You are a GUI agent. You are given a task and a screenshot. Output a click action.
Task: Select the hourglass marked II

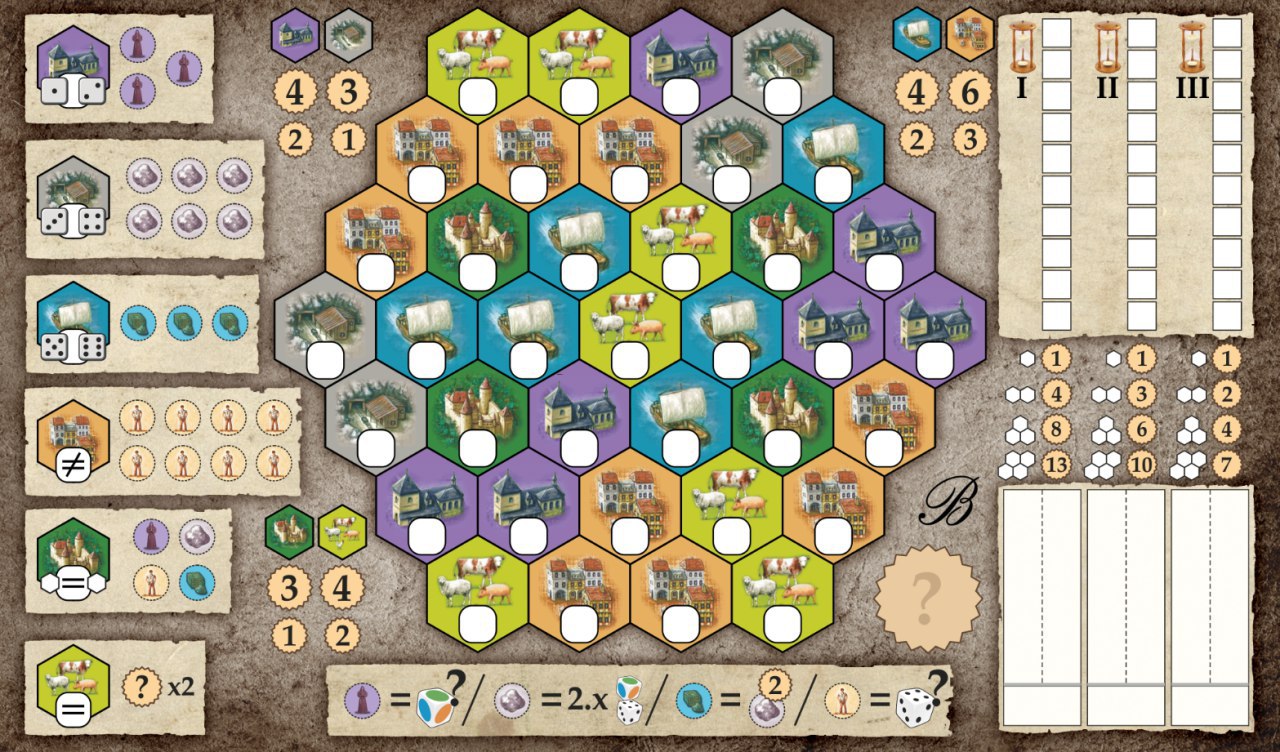(1106, 50)
